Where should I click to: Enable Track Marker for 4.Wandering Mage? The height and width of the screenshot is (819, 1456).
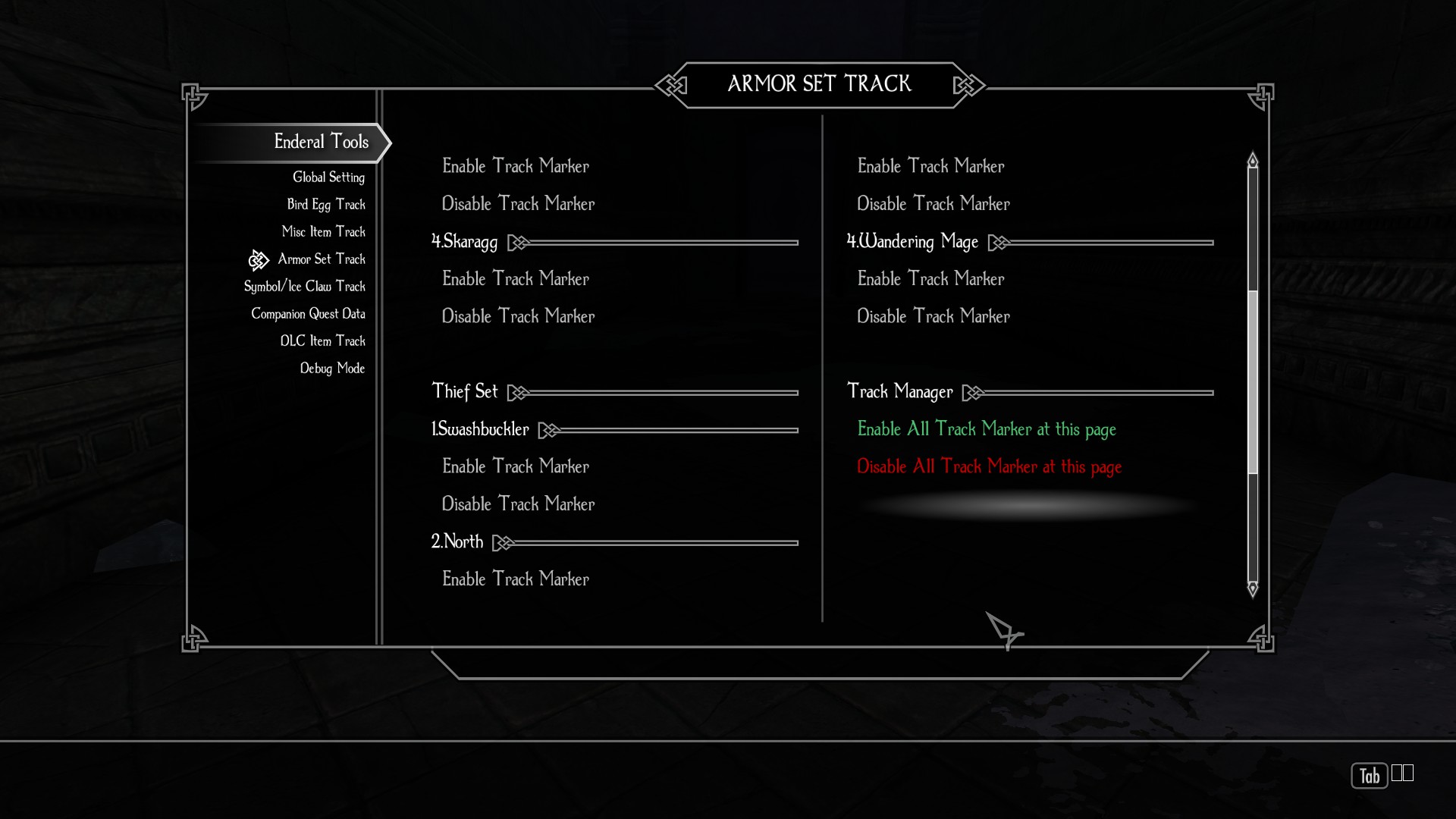930,279
